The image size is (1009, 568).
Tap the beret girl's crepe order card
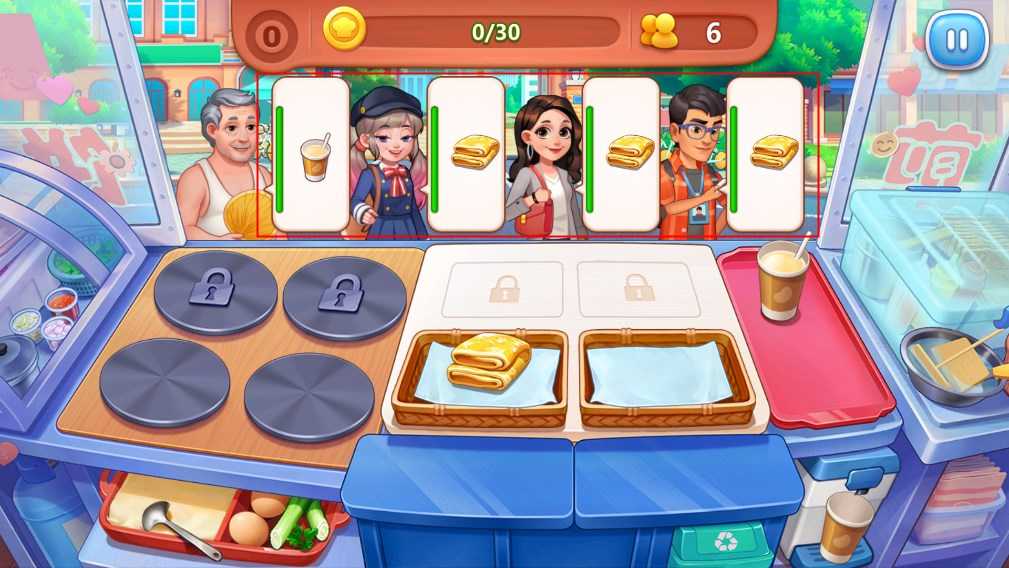(x=466, y=155)
